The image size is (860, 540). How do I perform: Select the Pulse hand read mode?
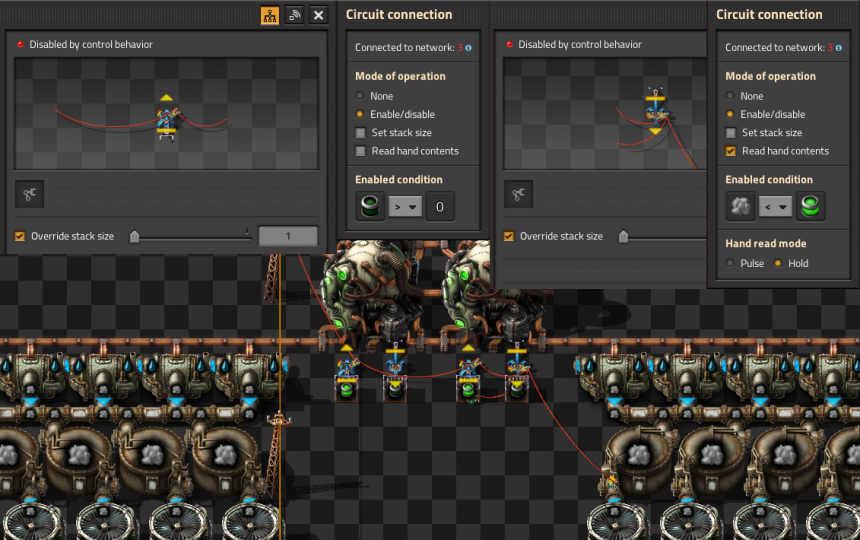[x=731, y=264]
